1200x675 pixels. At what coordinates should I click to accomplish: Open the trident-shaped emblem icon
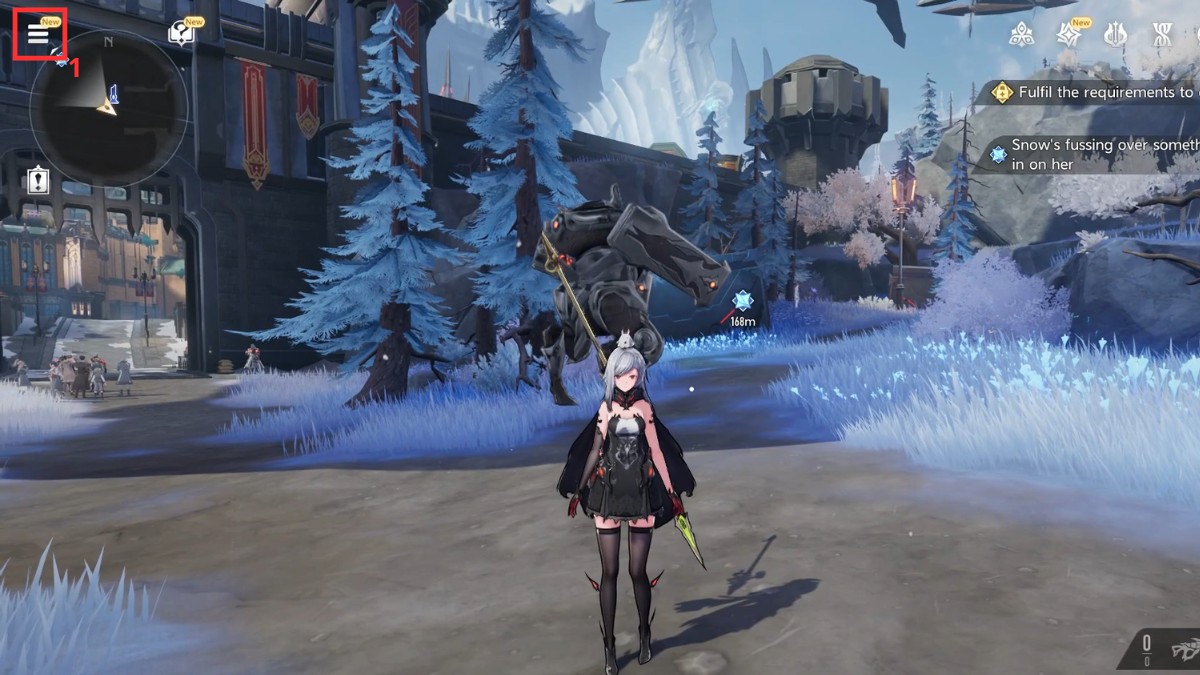tap(1115, 35)
